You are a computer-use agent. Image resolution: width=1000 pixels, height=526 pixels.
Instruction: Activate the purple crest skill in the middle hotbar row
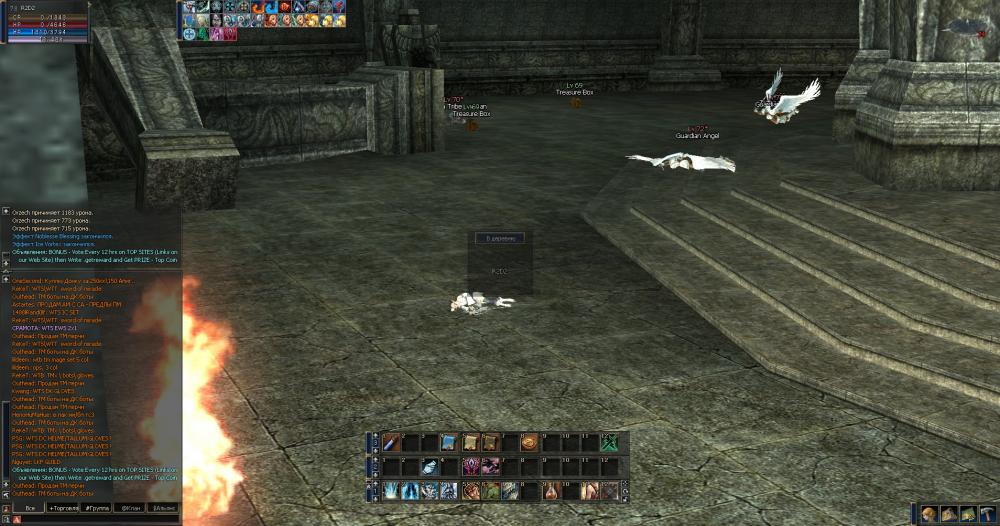coord(469,466)
